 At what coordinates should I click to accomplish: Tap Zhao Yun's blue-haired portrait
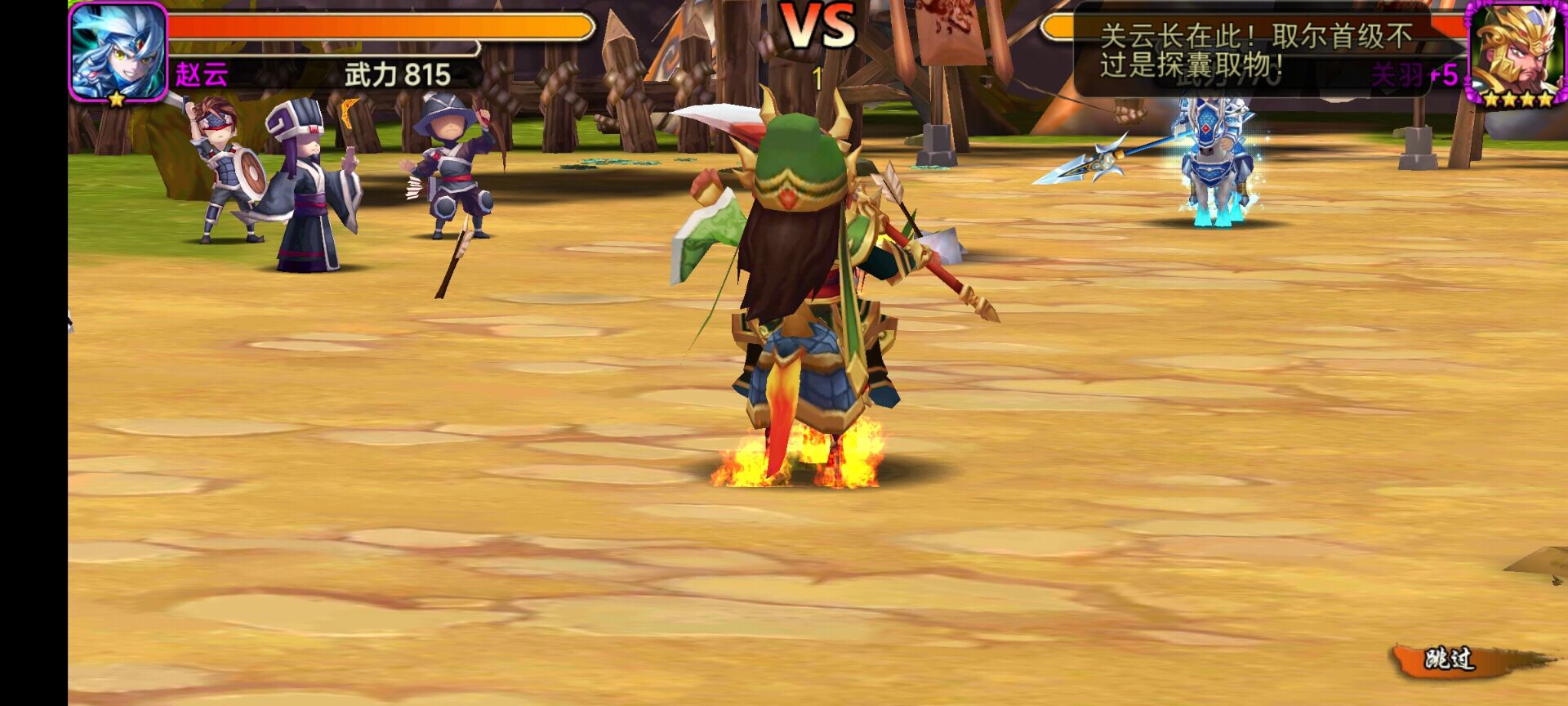(118, 51)
